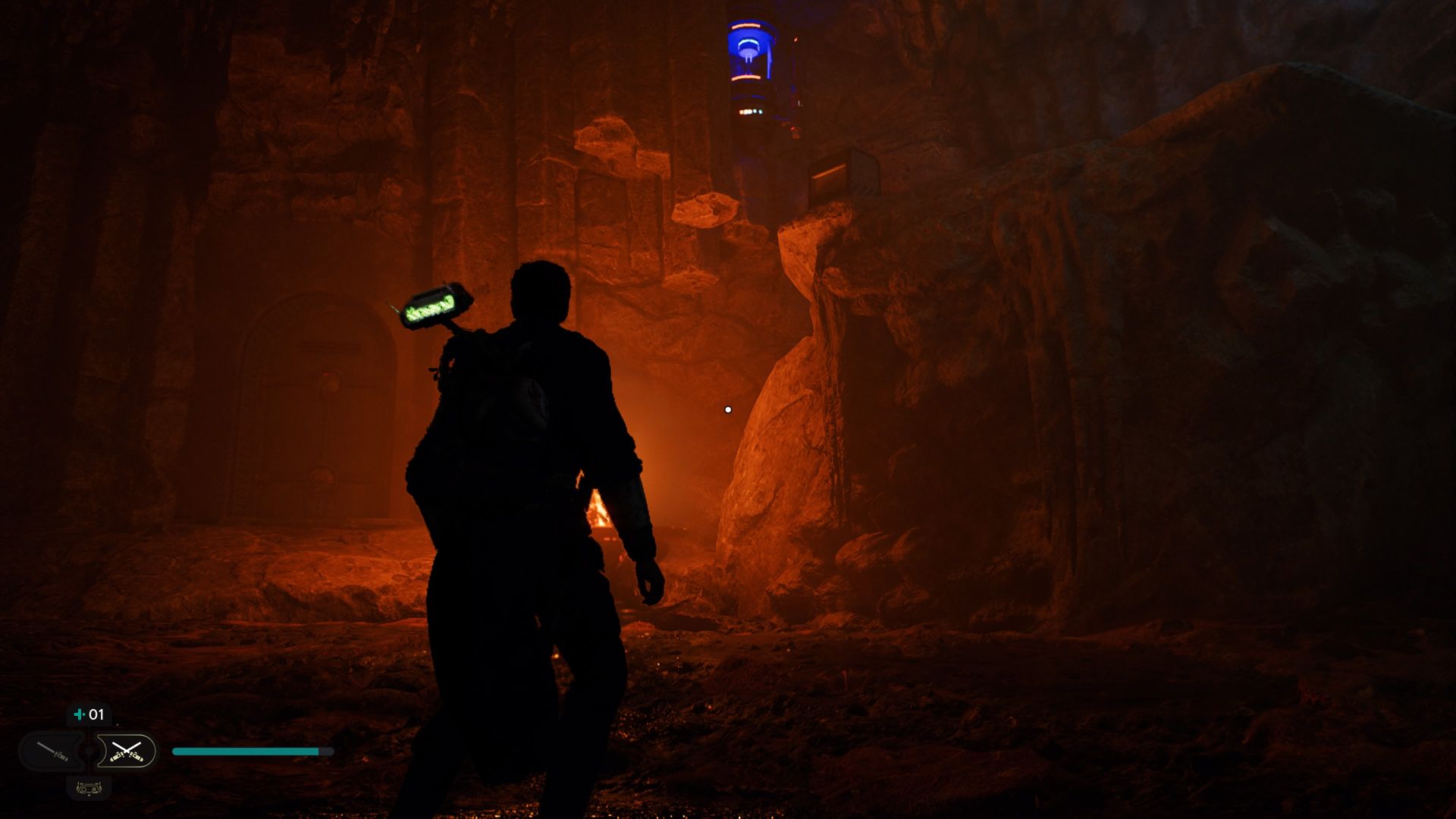This screenshot has height=819, width=1456.
Task: Toggle the highlighted dual-saber stance selection
Action: (x=127, y=752)
